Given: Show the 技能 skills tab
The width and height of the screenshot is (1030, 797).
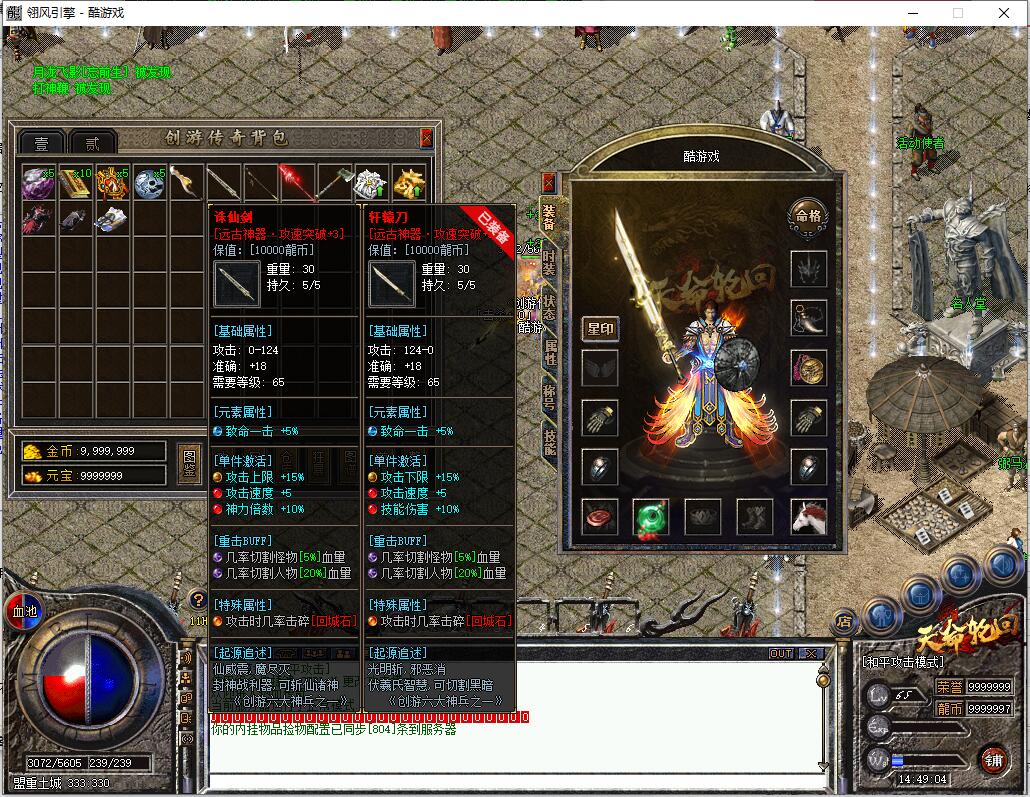Looking at the screenshot, I should pyautogui.click(x=549, y=439).
